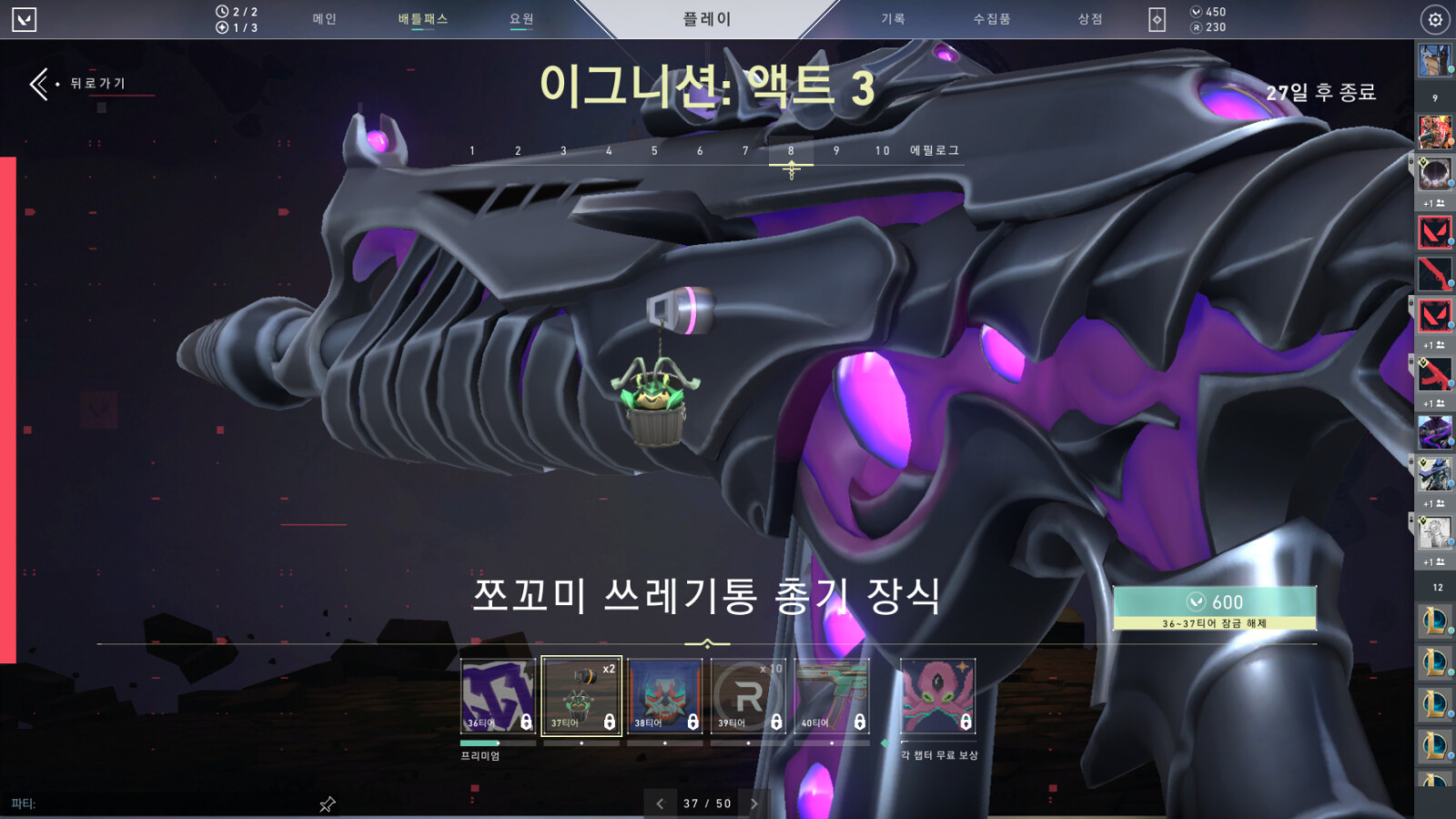Open the 상점 tab

point(1088,18)
